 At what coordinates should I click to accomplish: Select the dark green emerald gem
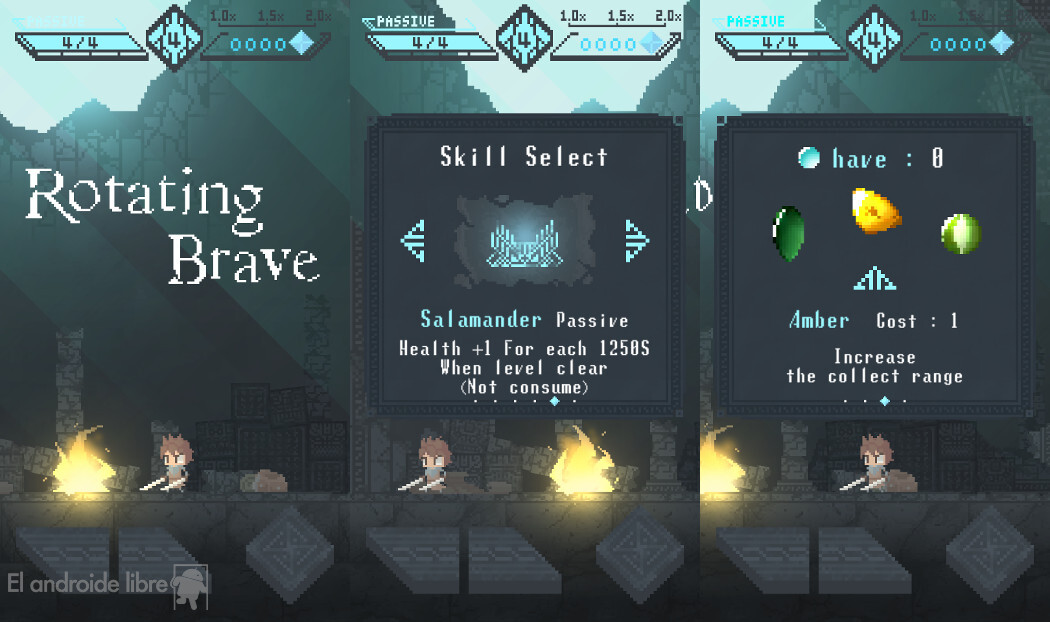click(788, 233)
